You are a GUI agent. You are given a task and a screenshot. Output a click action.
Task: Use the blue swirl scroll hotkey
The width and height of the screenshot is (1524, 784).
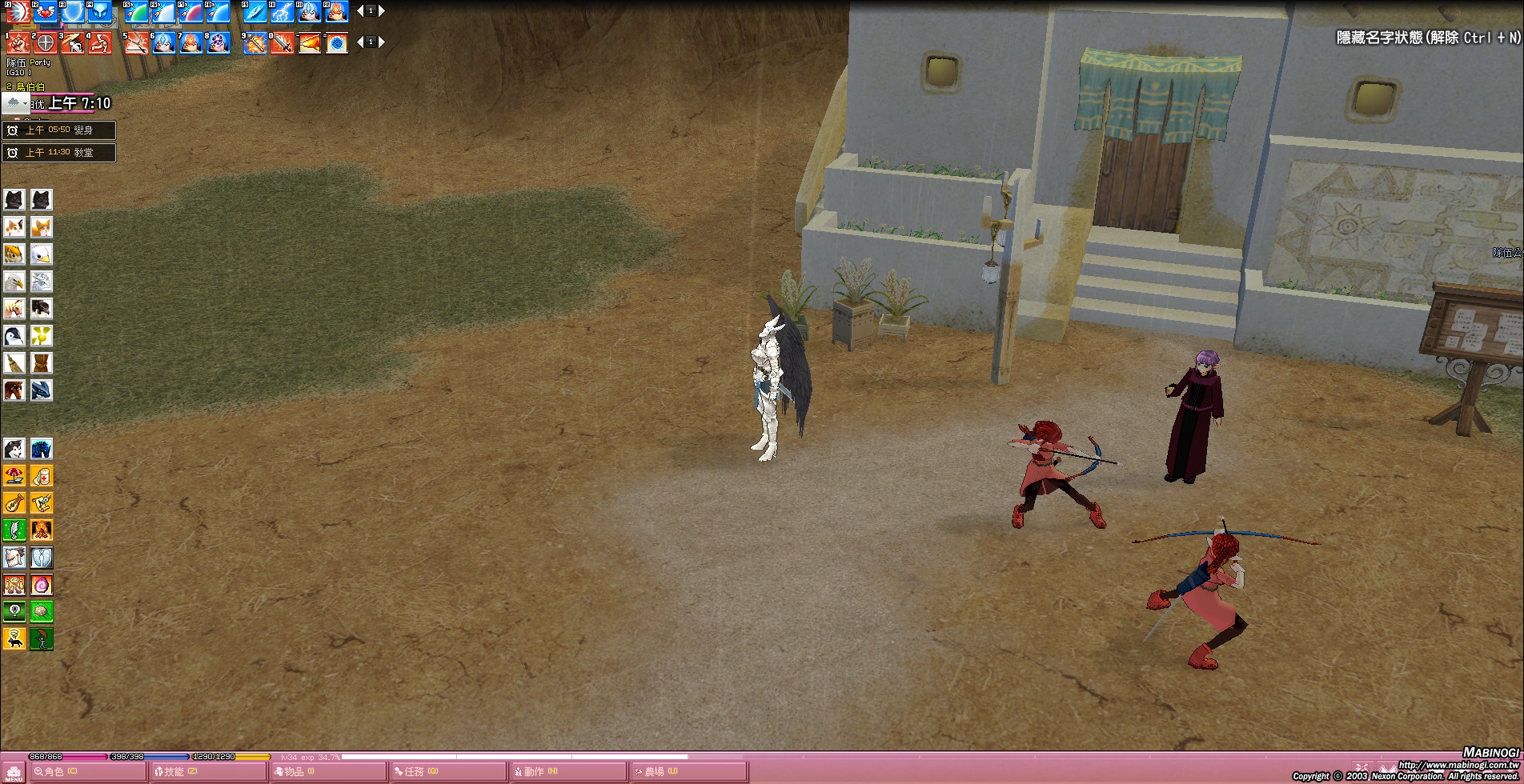point(337,43)
